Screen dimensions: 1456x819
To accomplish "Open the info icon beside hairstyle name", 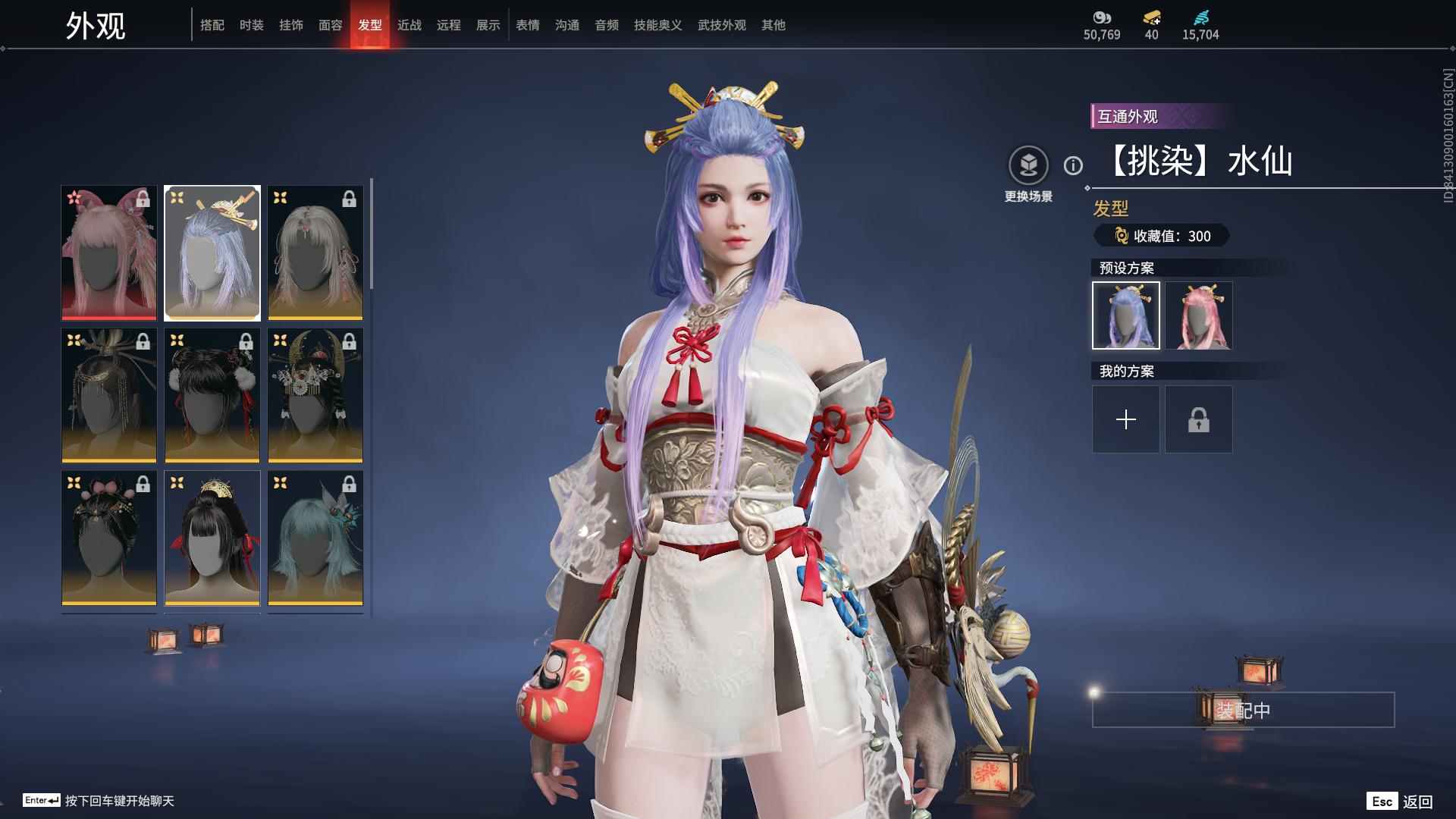I will 1073,165.
